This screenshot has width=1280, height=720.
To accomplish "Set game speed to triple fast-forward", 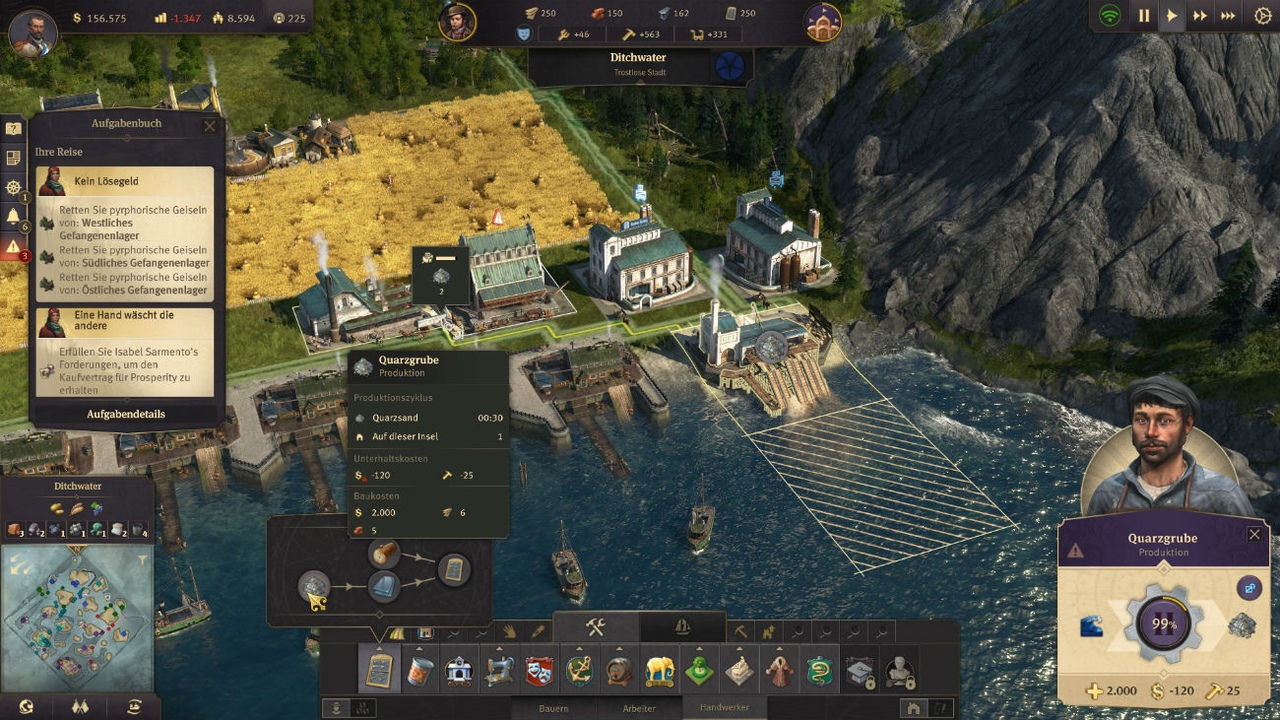I will coord(1229,16).
